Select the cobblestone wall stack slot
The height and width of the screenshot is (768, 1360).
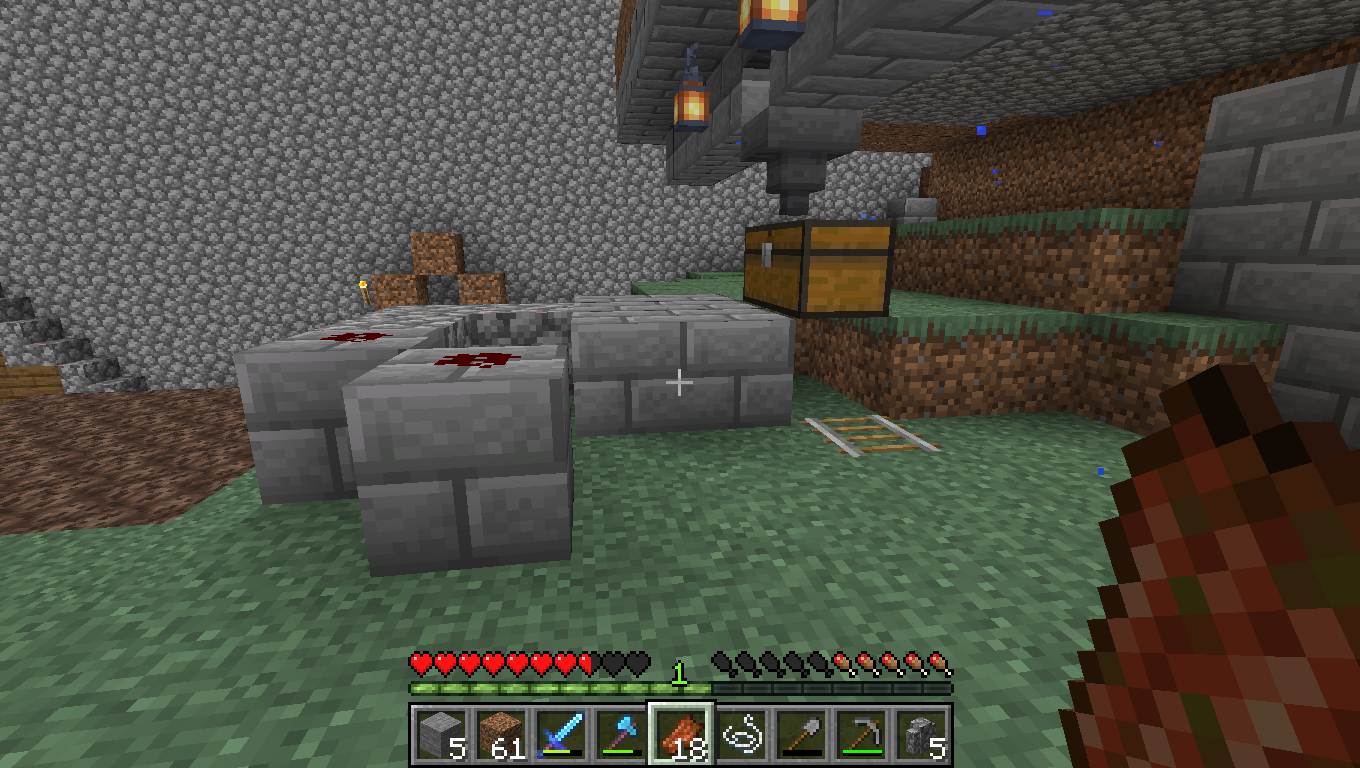tap(921, 735)
